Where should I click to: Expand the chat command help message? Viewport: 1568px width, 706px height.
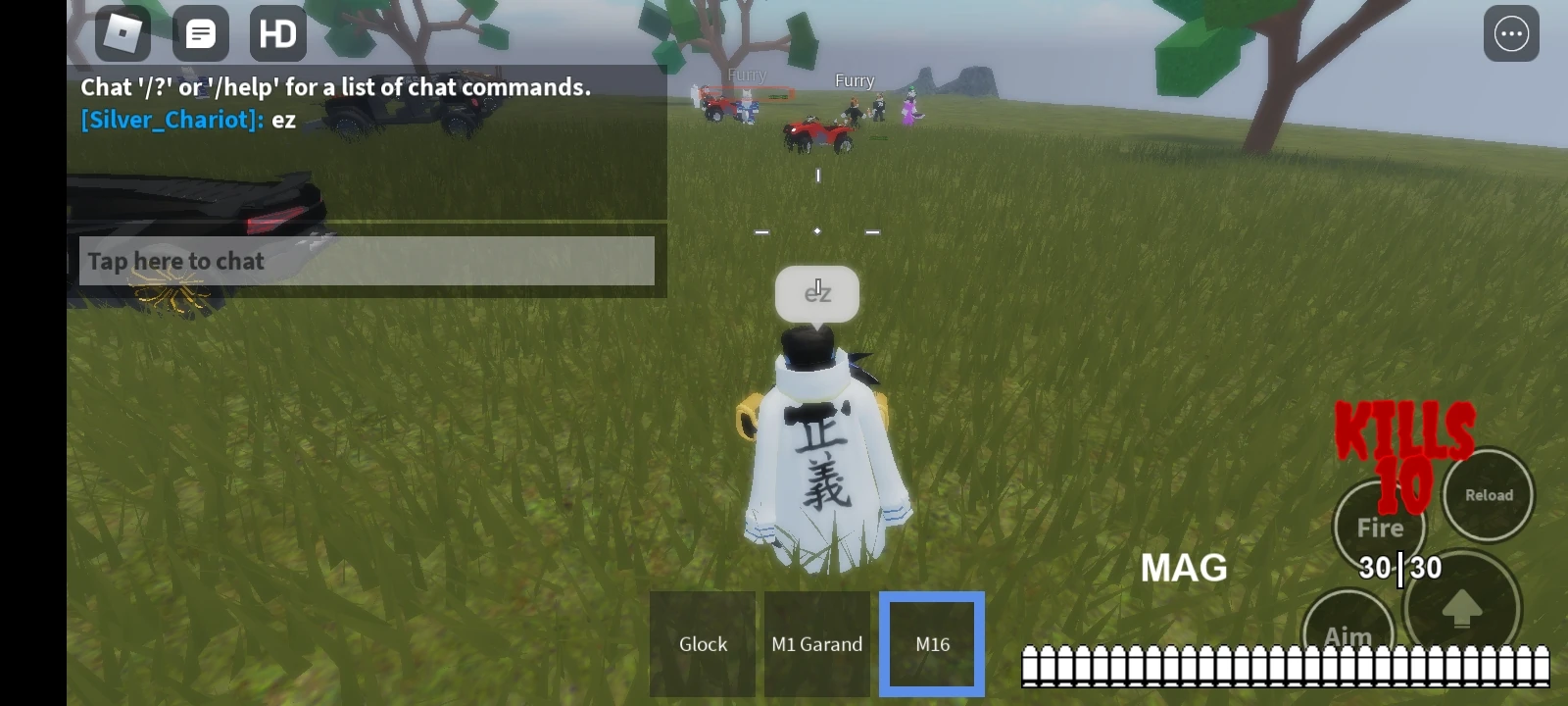[335, 86]
